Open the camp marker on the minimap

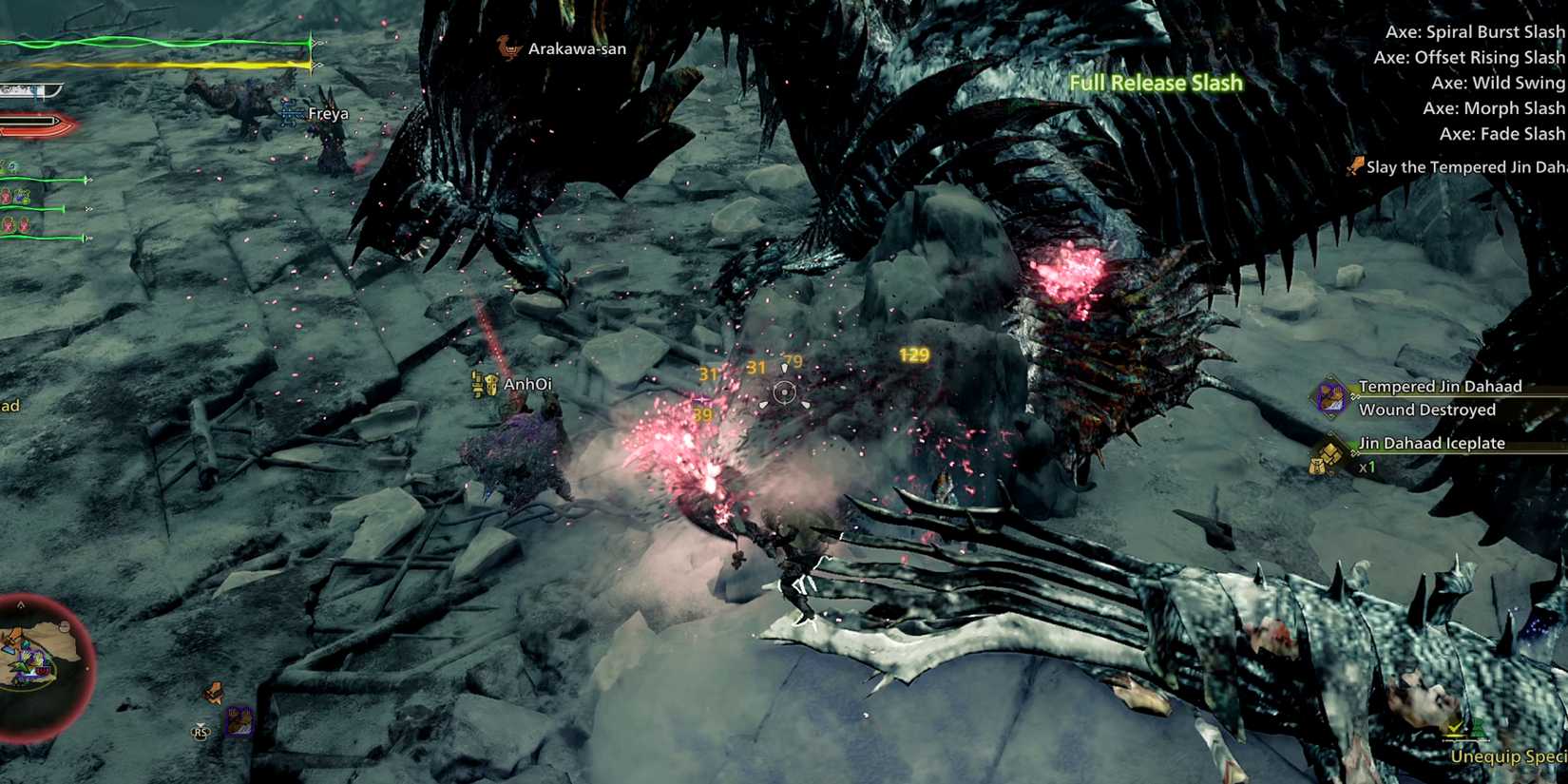[x=15, y=634]
